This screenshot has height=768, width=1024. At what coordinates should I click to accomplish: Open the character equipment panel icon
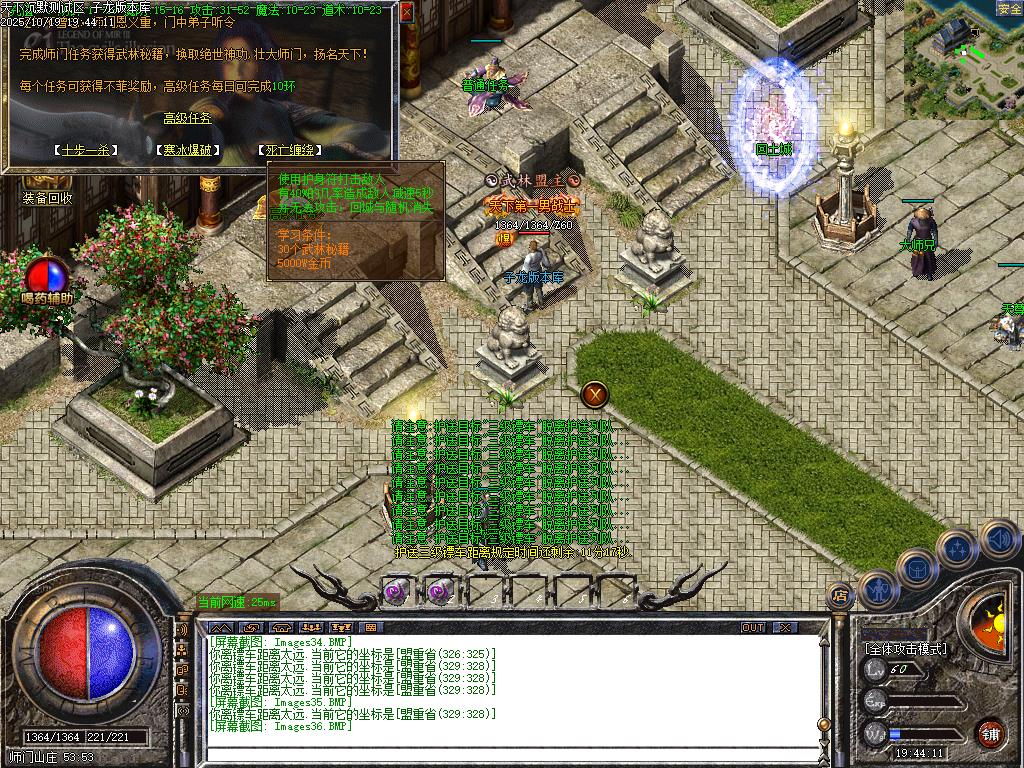click(877, 589)
